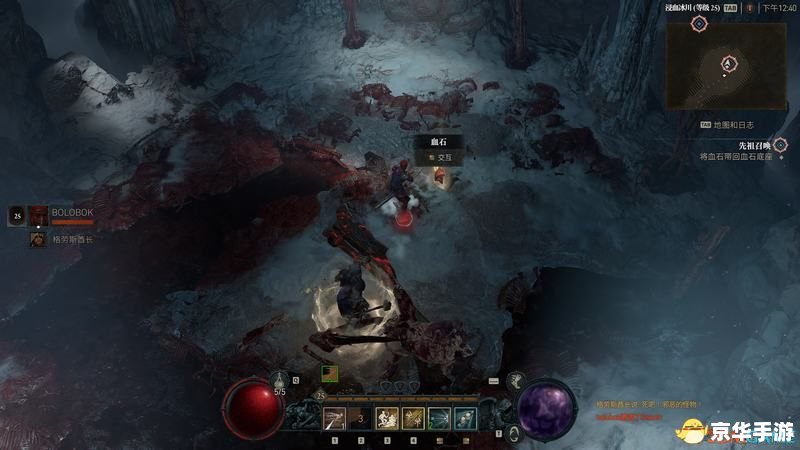Click BOLOBOK's party portrait
The width and height of the screenshot is (800, 450).
click(x=39, y=214)
